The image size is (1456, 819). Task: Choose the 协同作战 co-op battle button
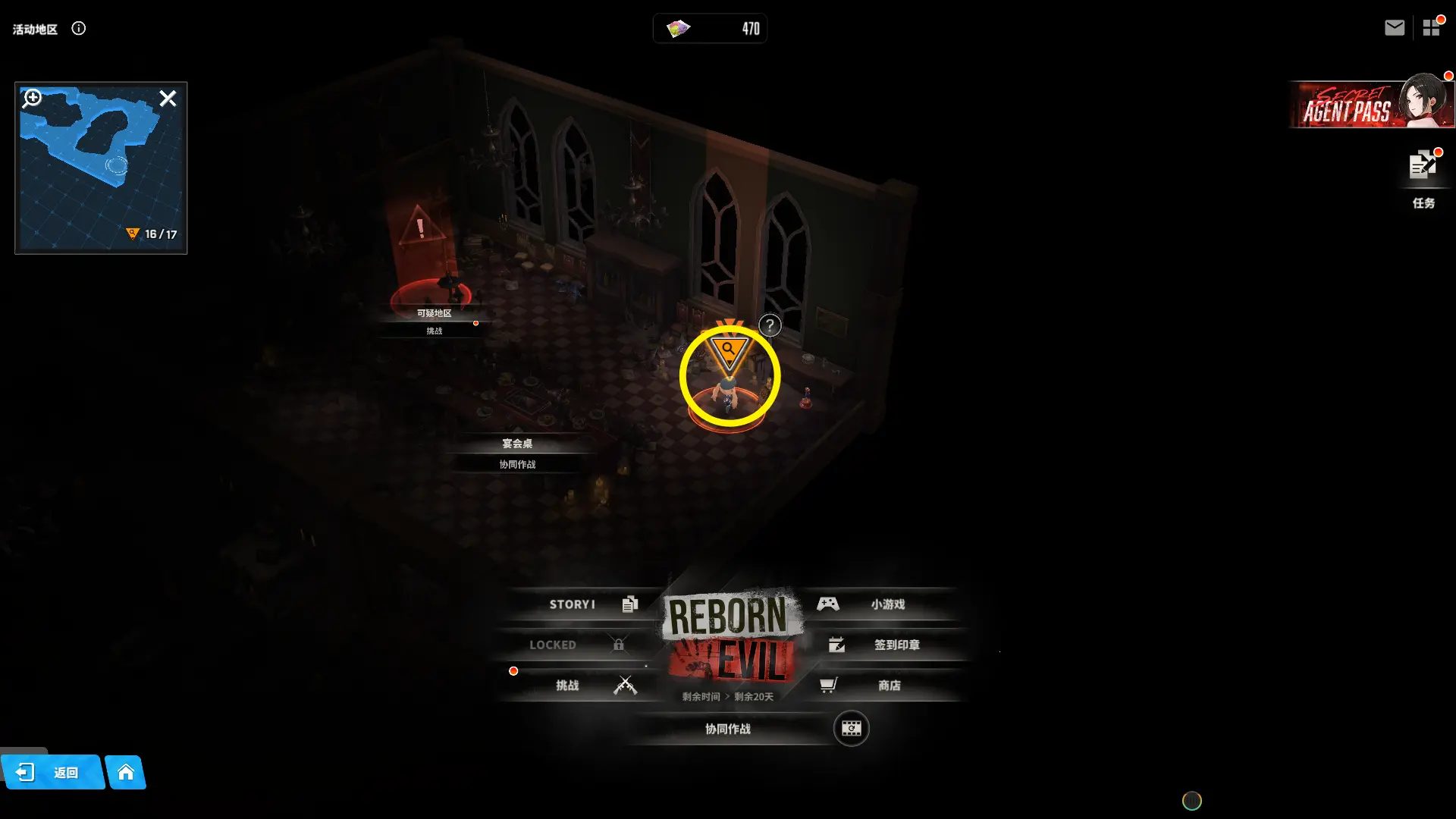pyautogui.click(x=728, y=729)
